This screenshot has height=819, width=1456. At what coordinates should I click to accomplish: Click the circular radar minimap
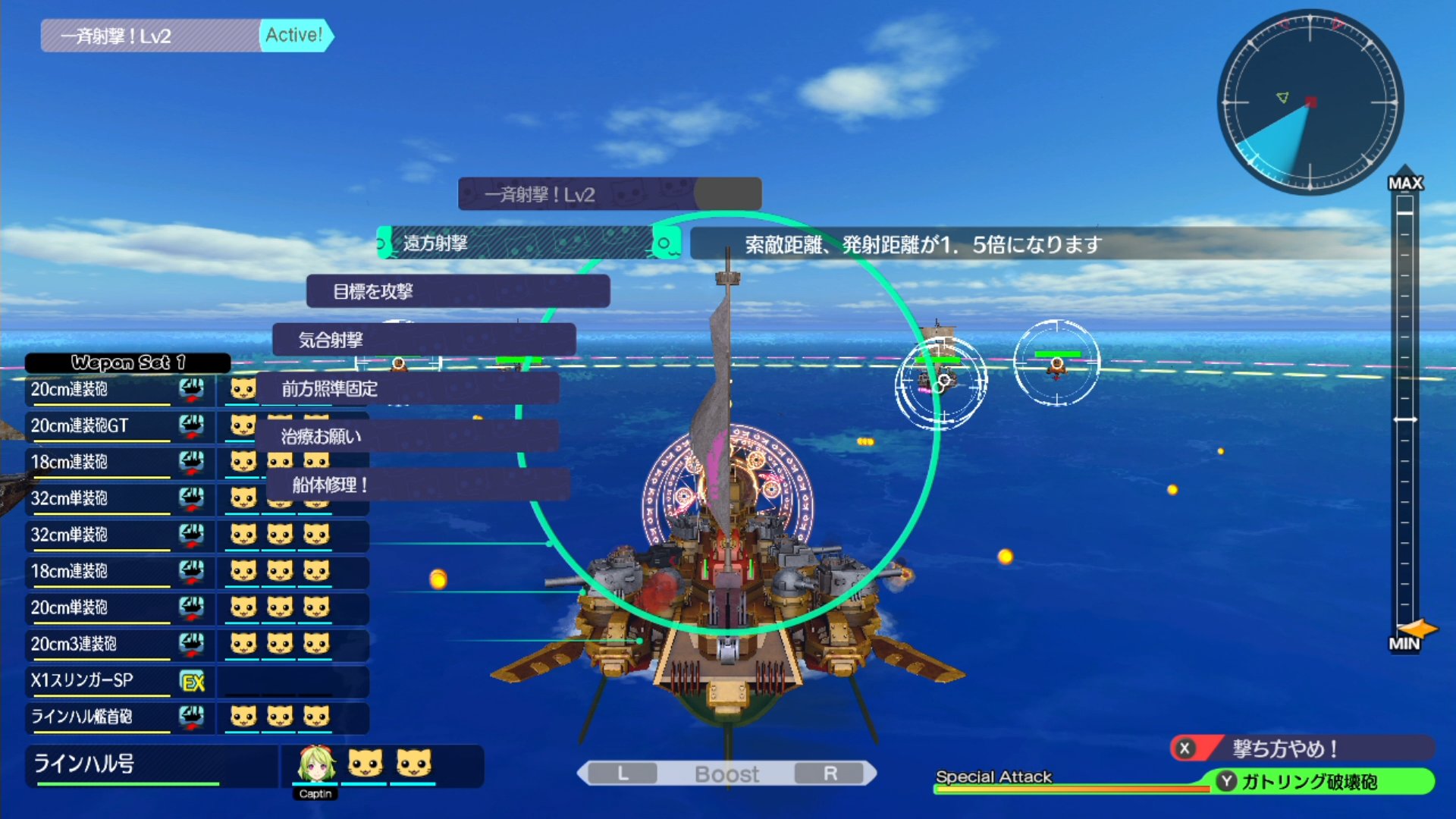coord(1310,102)
